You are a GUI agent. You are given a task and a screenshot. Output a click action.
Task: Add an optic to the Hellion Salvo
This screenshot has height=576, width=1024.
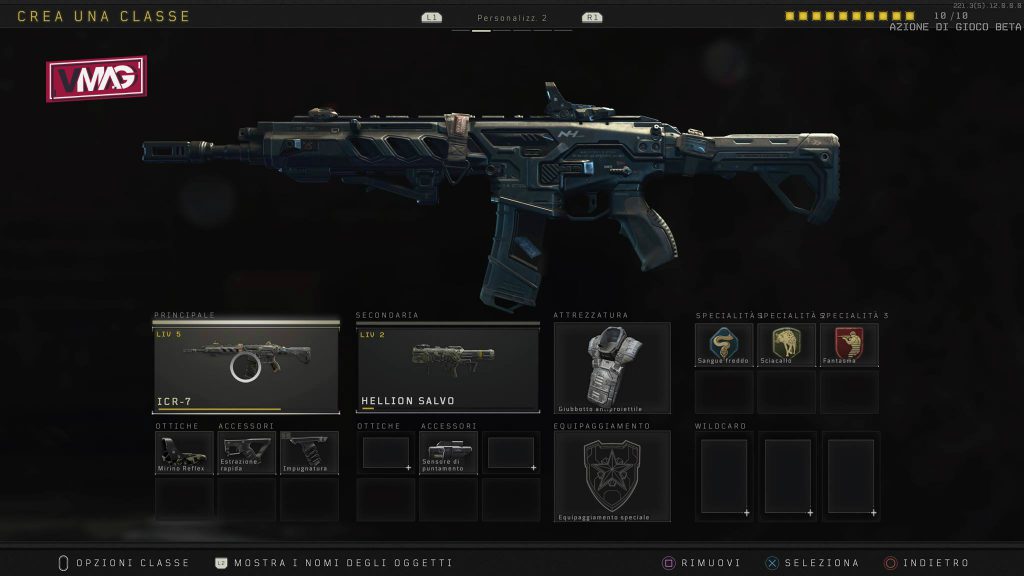click(385, 453)
